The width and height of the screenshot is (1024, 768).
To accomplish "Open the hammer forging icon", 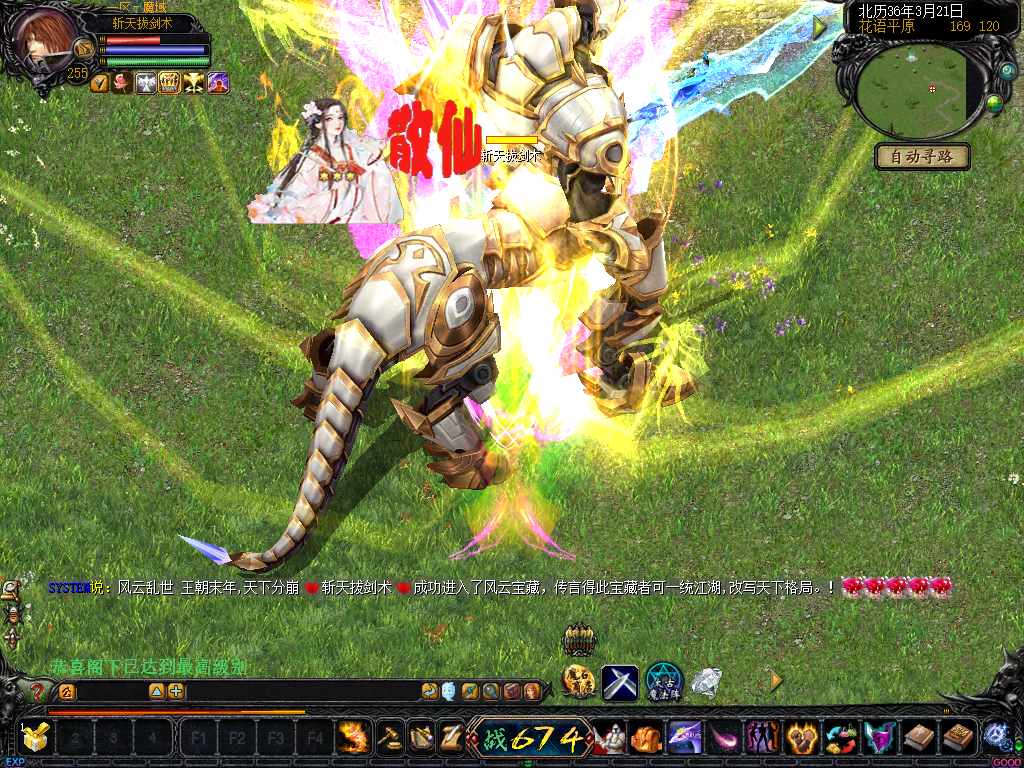I will 390,738.
